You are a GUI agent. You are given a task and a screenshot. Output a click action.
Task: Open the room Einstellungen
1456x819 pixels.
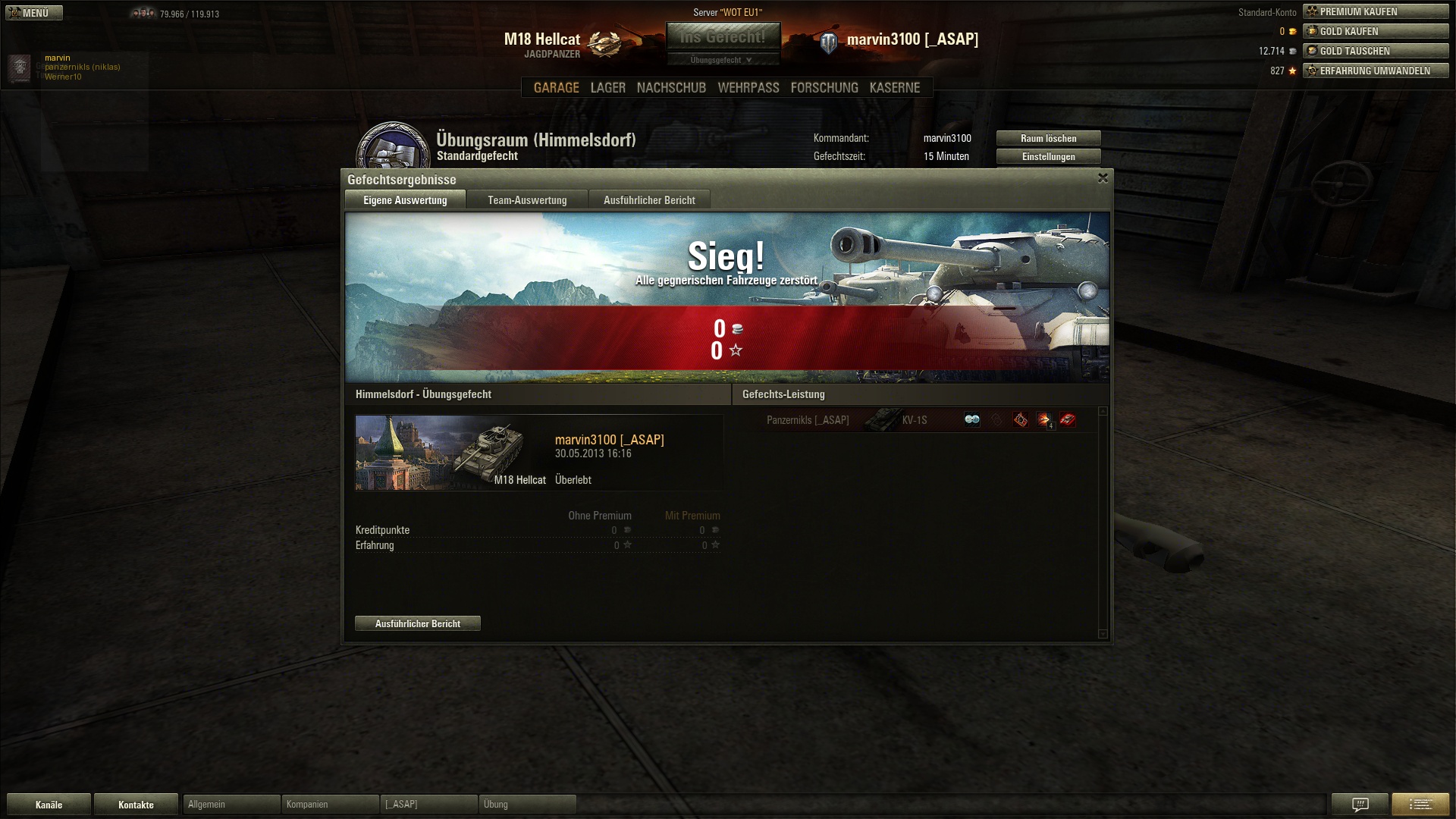1048,156
